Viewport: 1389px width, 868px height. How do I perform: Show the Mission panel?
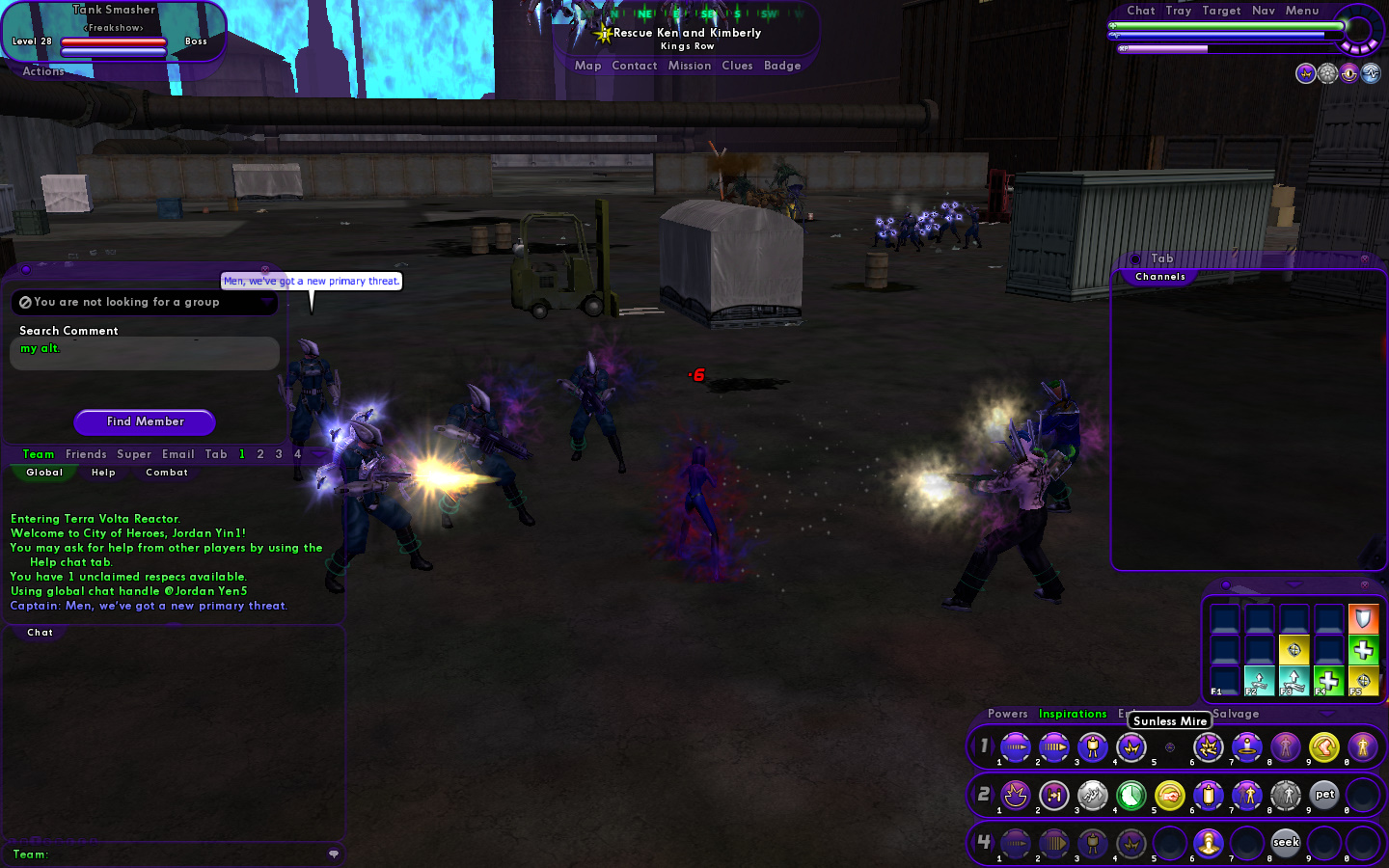[689, 66]
